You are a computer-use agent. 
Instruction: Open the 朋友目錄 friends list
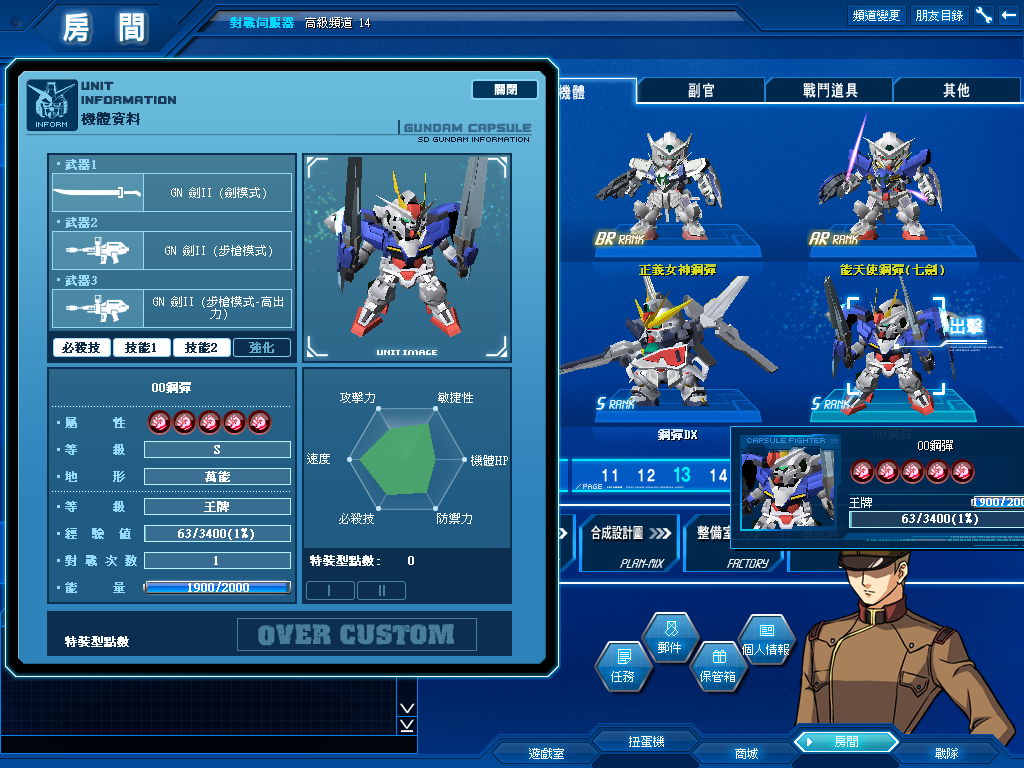939,15
